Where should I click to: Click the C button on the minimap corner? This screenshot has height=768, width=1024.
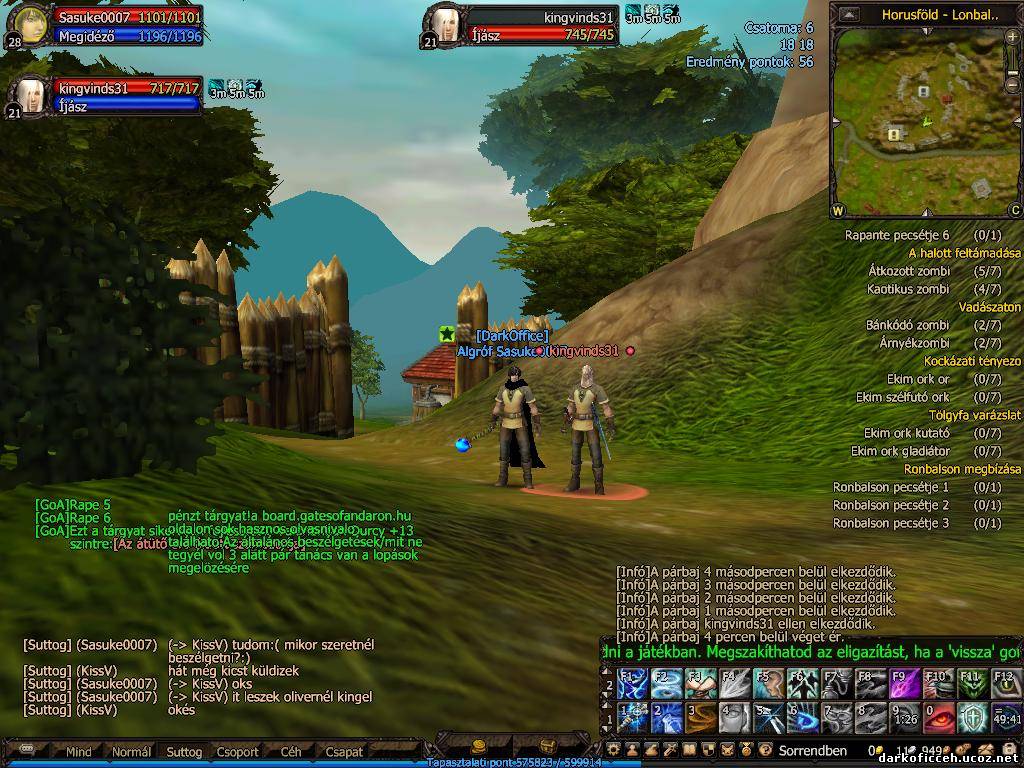pyautogui.click(x=1014, y=210)
